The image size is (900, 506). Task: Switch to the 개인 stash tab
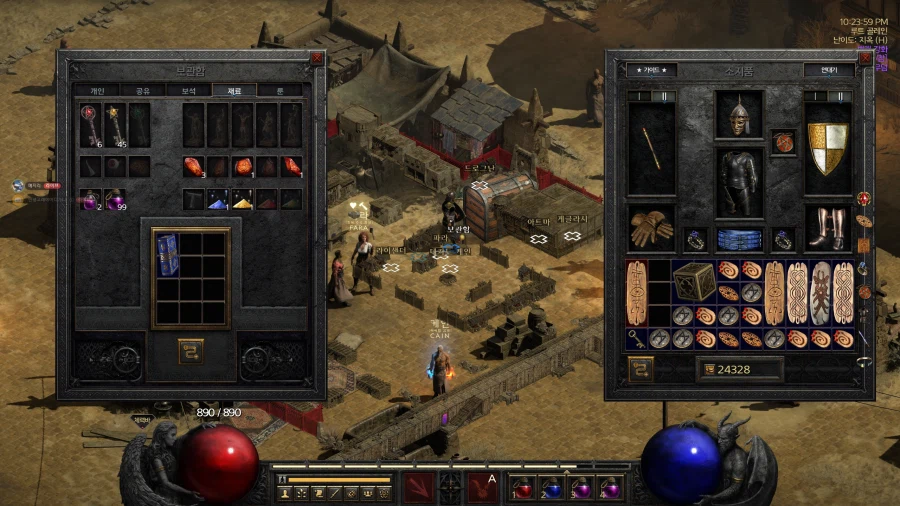coord(97,90)
